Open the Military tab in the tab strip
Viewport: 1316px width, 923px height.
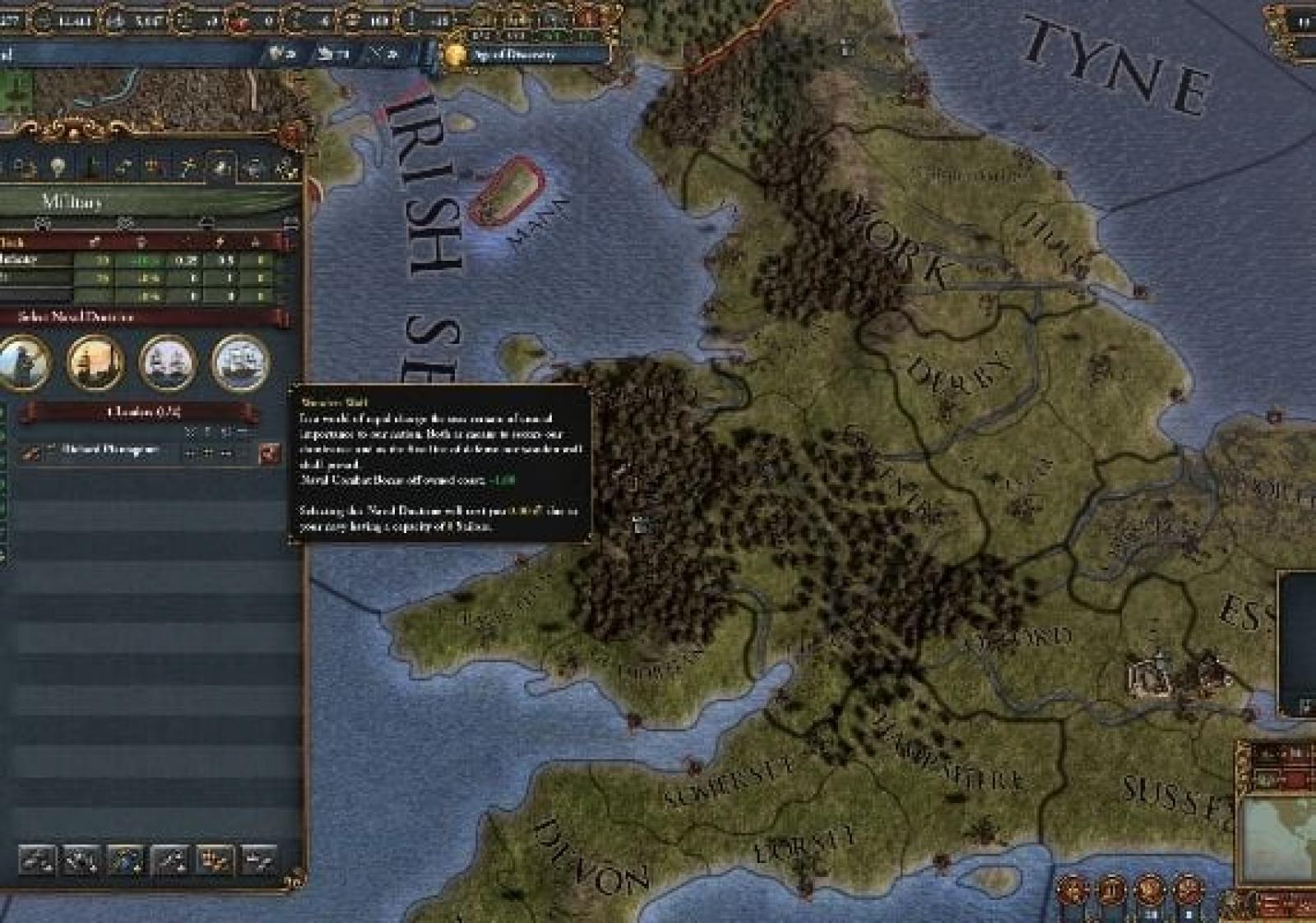click(x=221, y=168)
